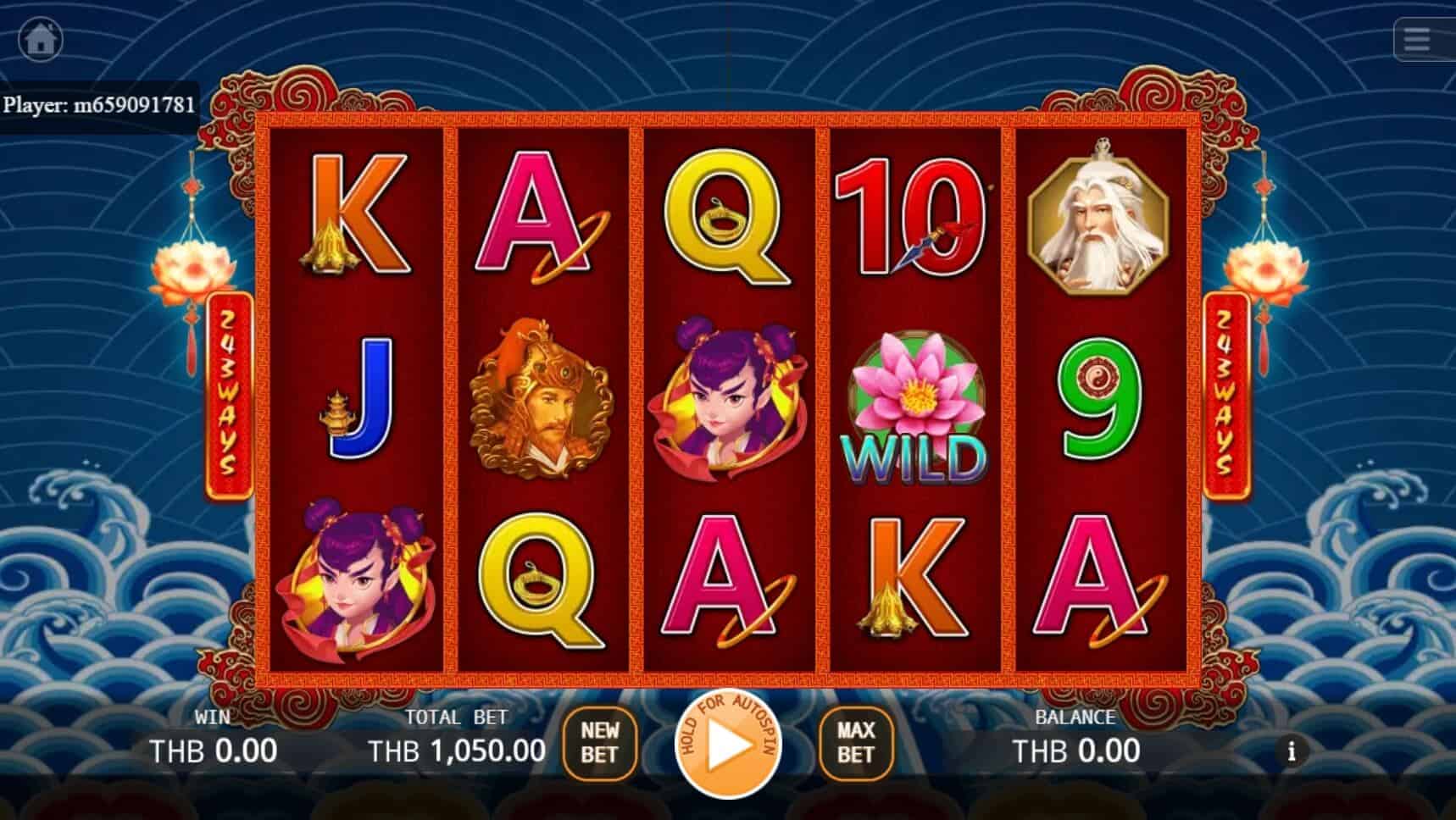Click the TOTAL BET amount display

[456, 749]
